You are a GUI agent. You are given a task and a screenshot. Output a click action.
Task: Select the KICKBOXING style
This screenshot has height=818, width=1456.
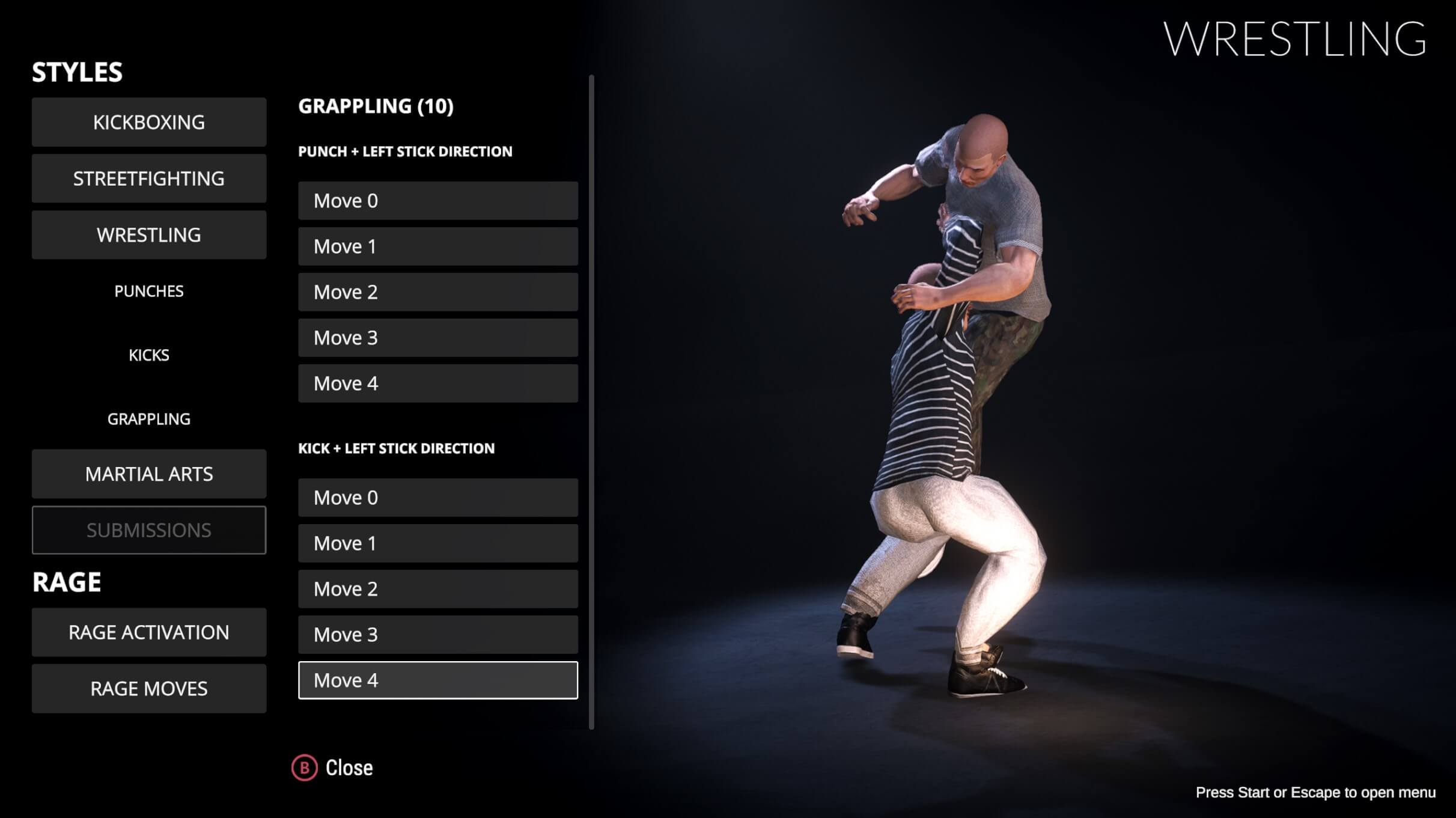[x=148, y=122]
